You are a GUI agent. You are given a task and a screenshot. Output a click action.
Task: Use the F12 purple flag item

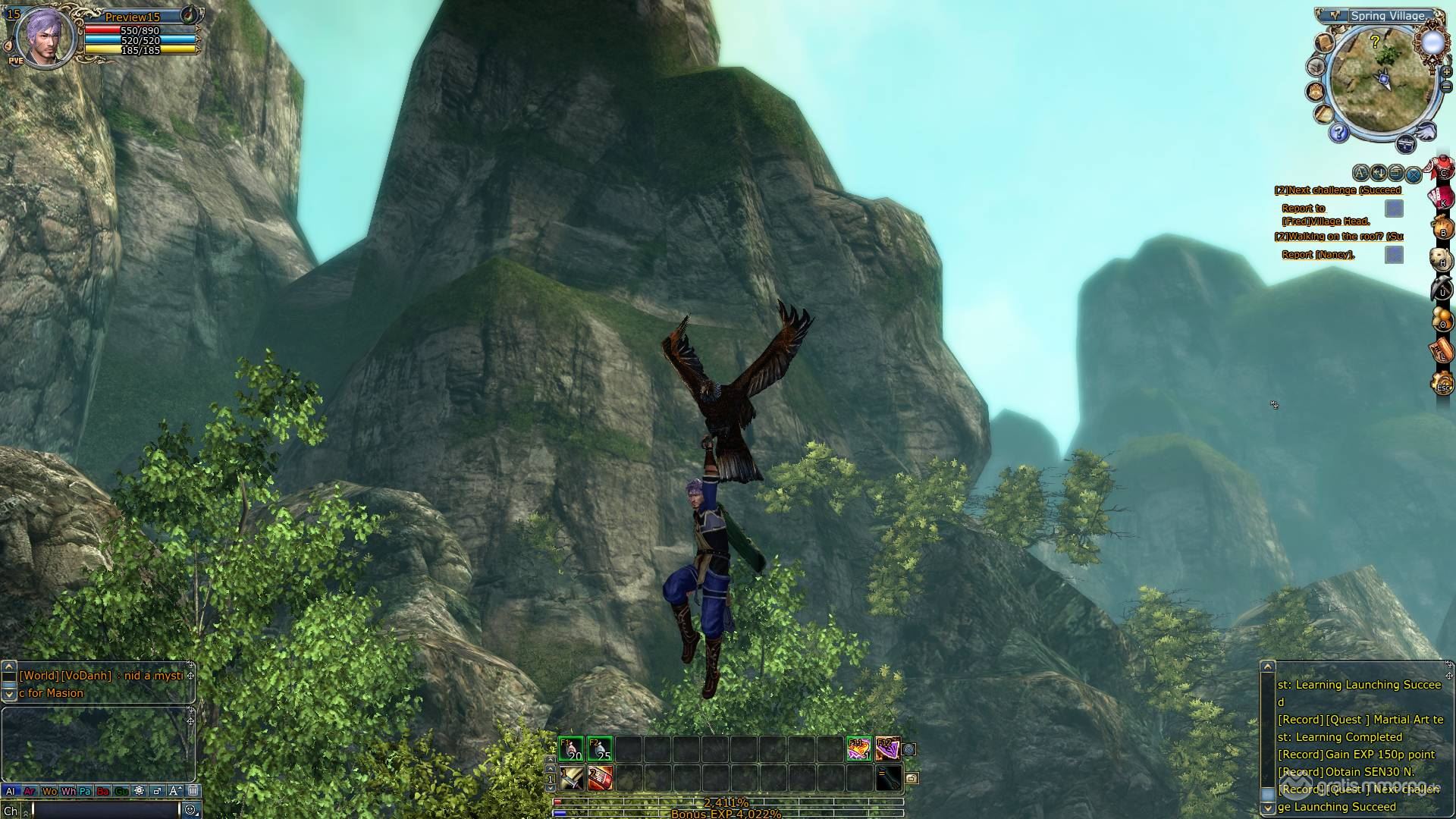(887, 749)
